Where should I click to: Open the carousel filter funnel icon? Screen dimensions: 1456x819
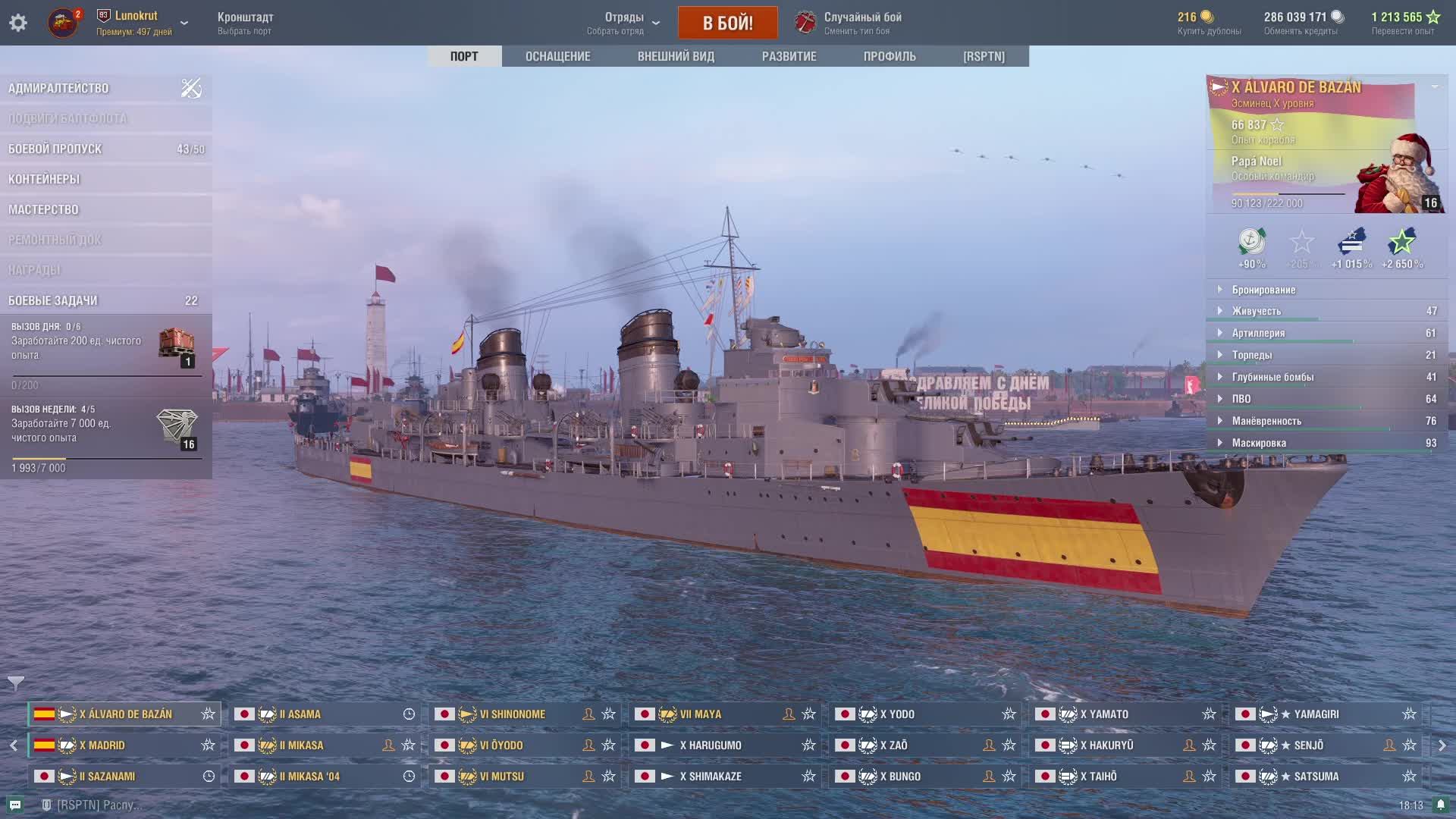15,683
